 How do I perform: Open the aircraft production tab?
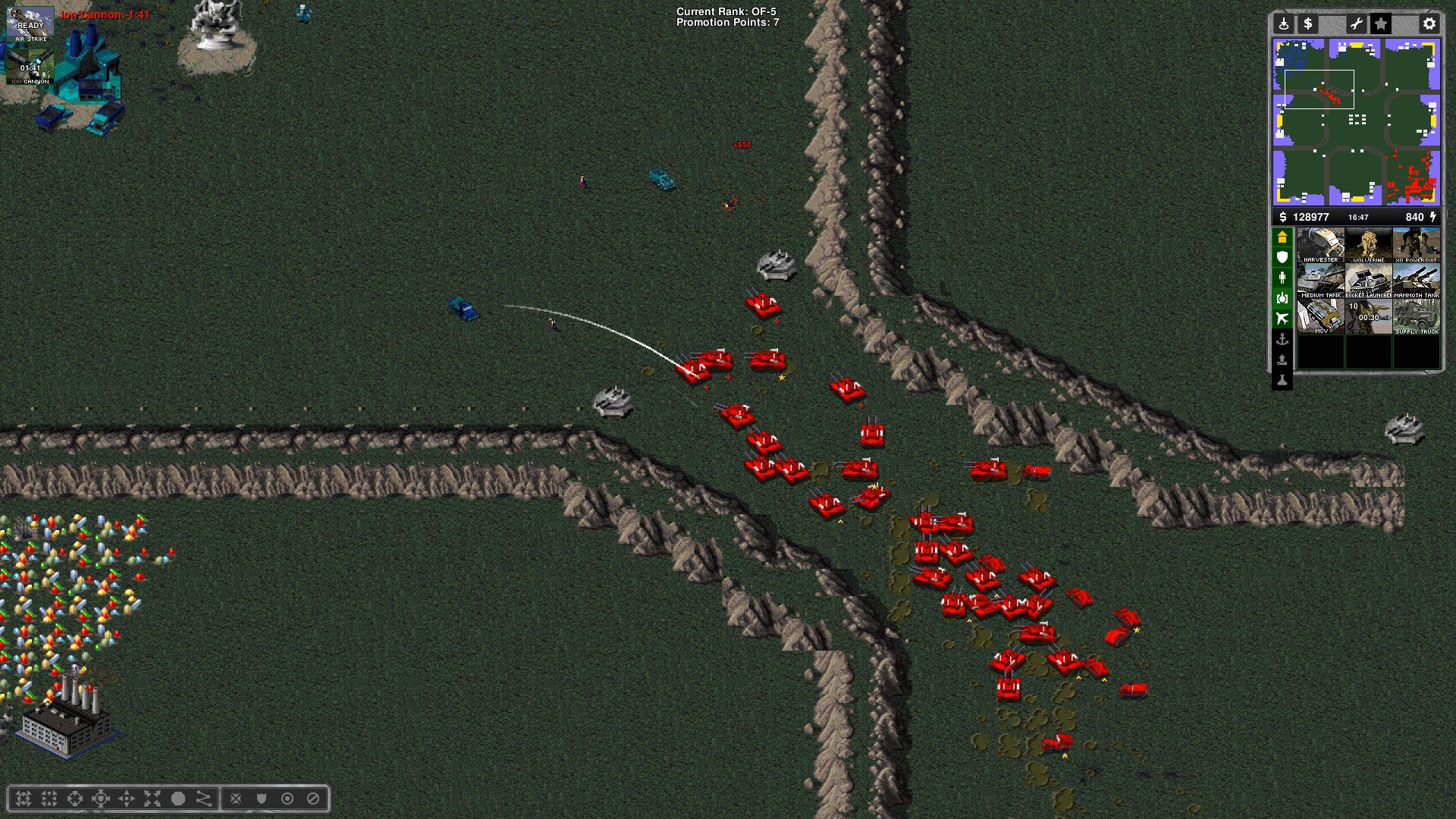click(x=1282, y=319)
